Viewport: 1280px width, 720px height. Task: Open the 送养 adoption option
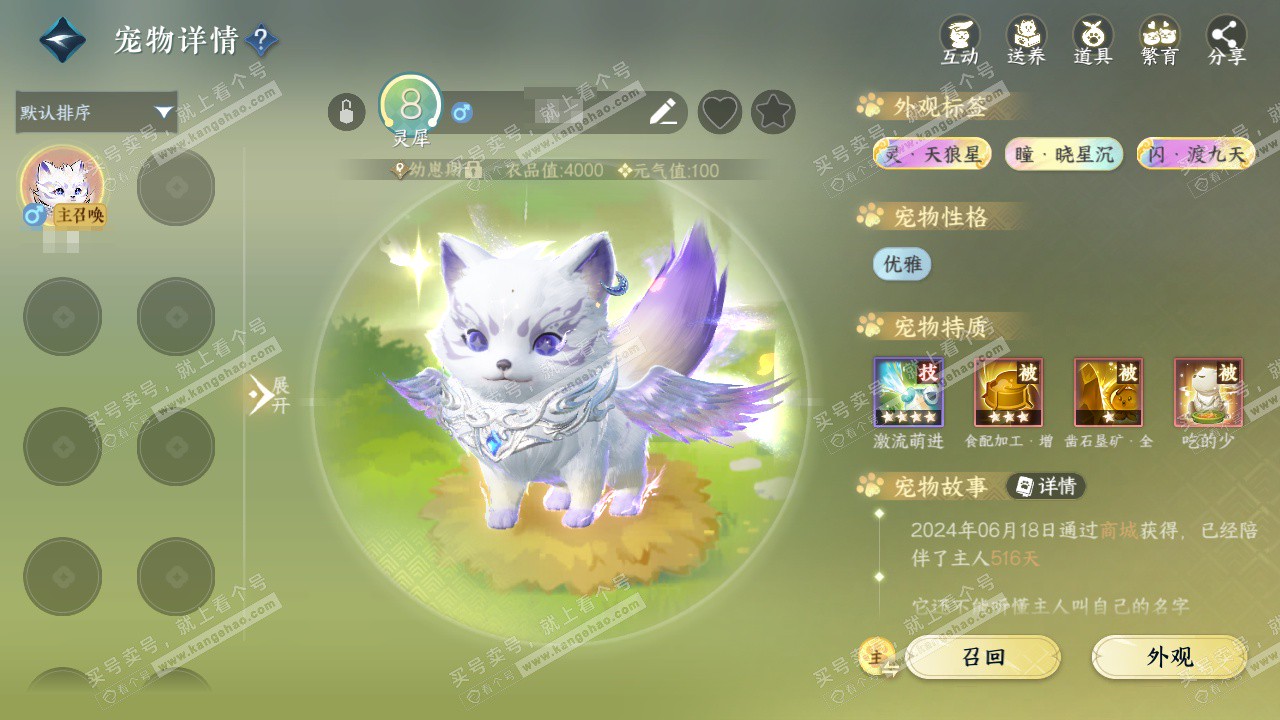(x=1026, y=40)
